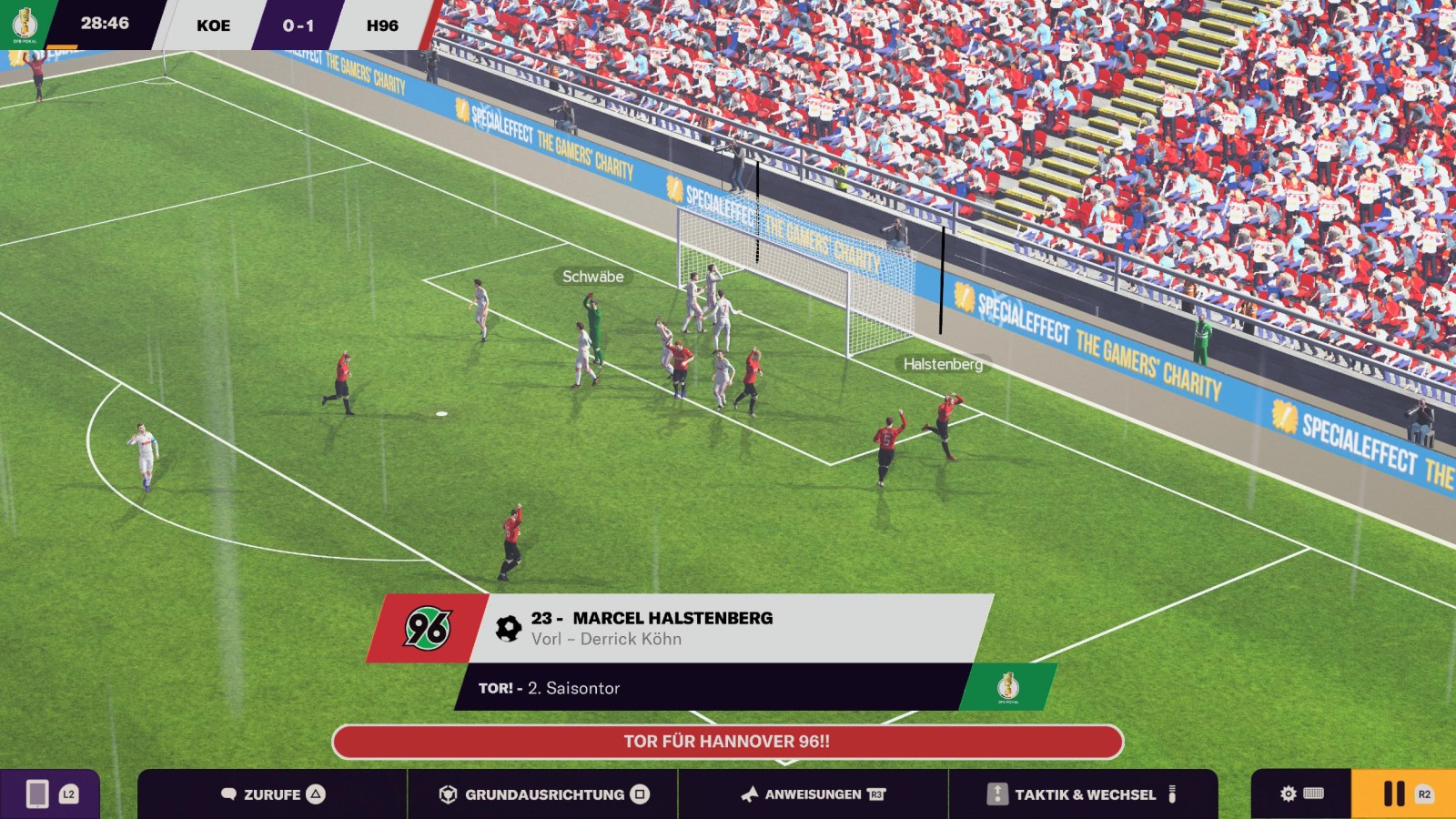1456x819 pixels.
Task: Open the Grundausrichtung mentality menu
Action: (x=543, y=794)
